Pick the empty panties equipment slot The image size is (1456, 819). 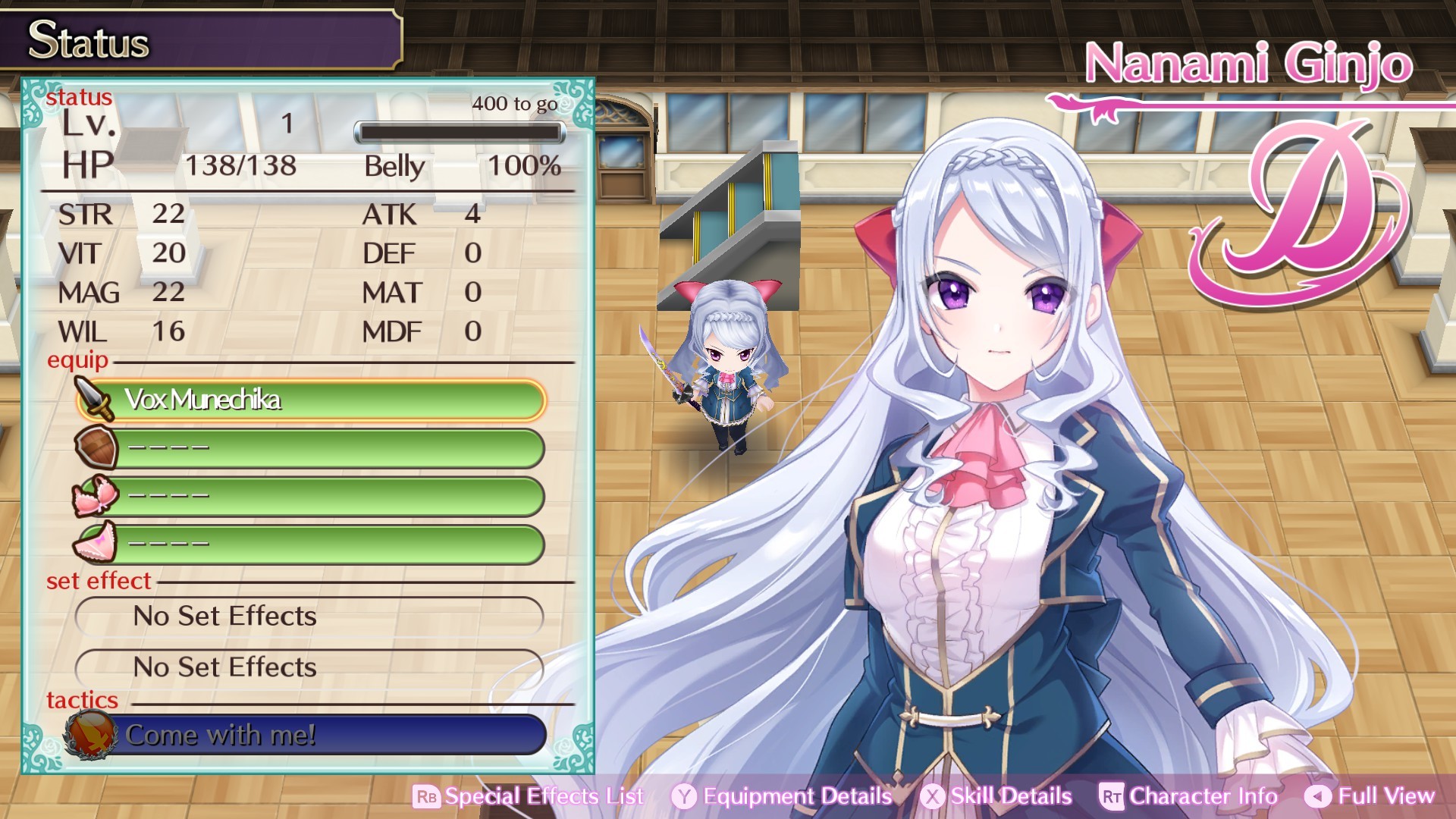click(311, 544)
